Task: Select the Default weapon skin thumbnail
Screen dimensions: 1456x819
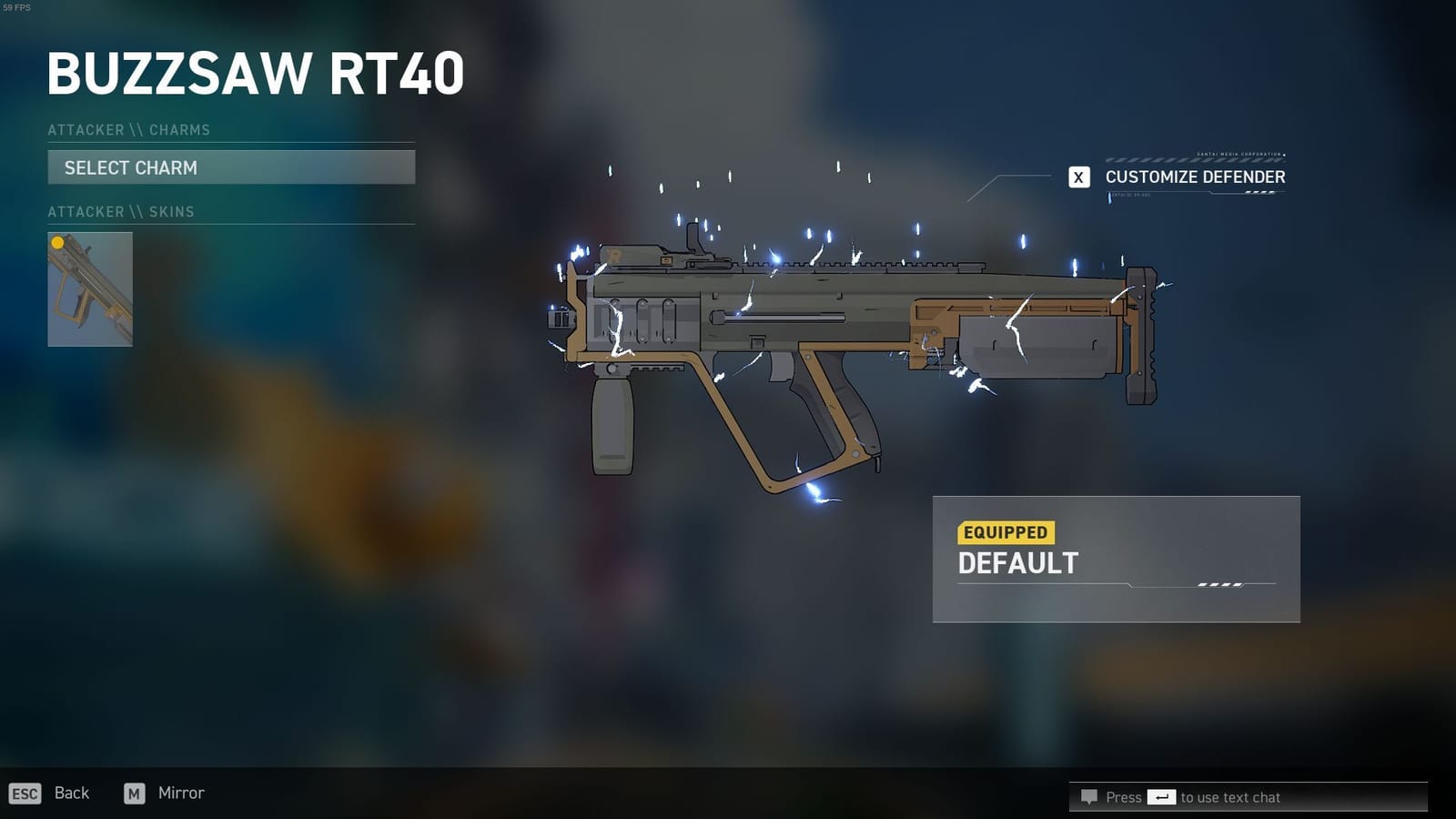Action: (90, 289)
